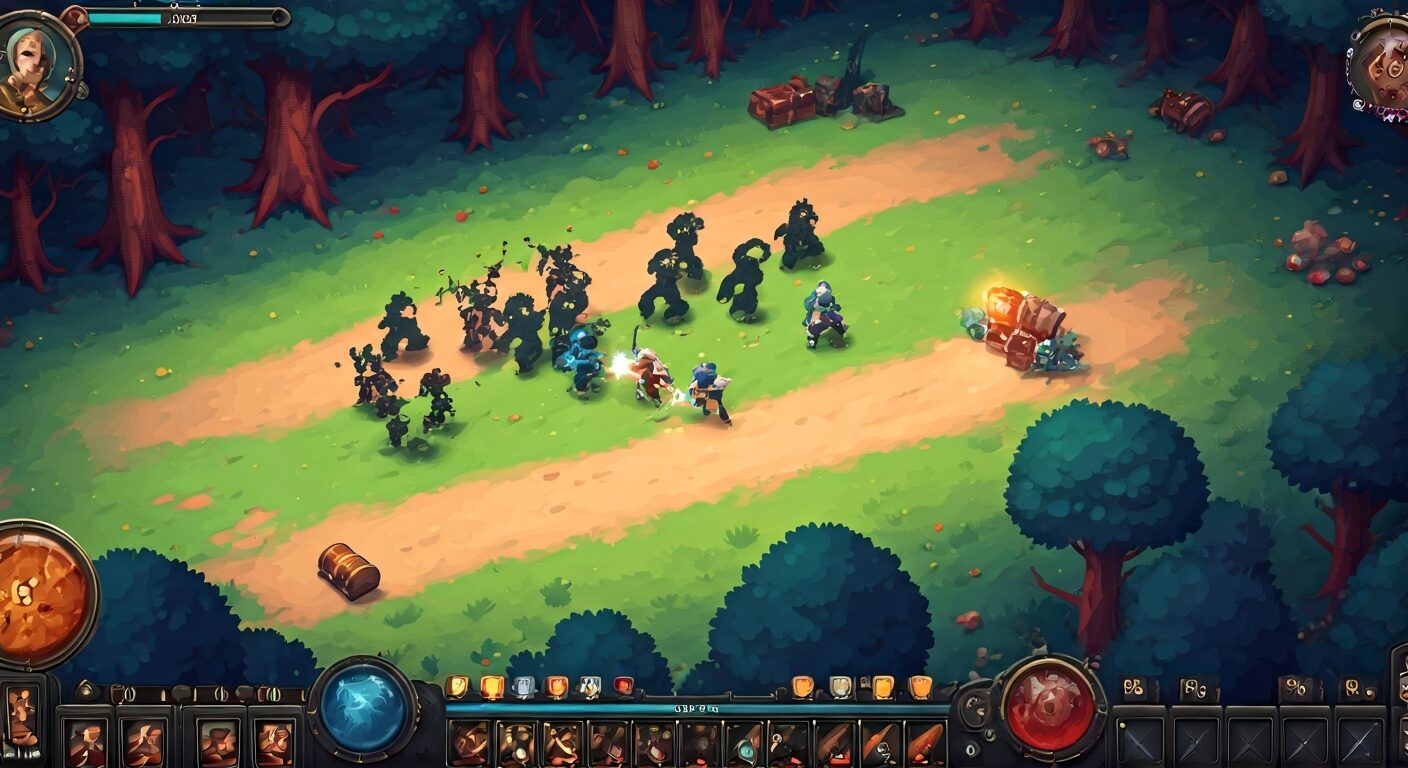Screen dimensions: 1408x768
Task: Click the black-and-white feather buff icon
Action: point(589,685)
